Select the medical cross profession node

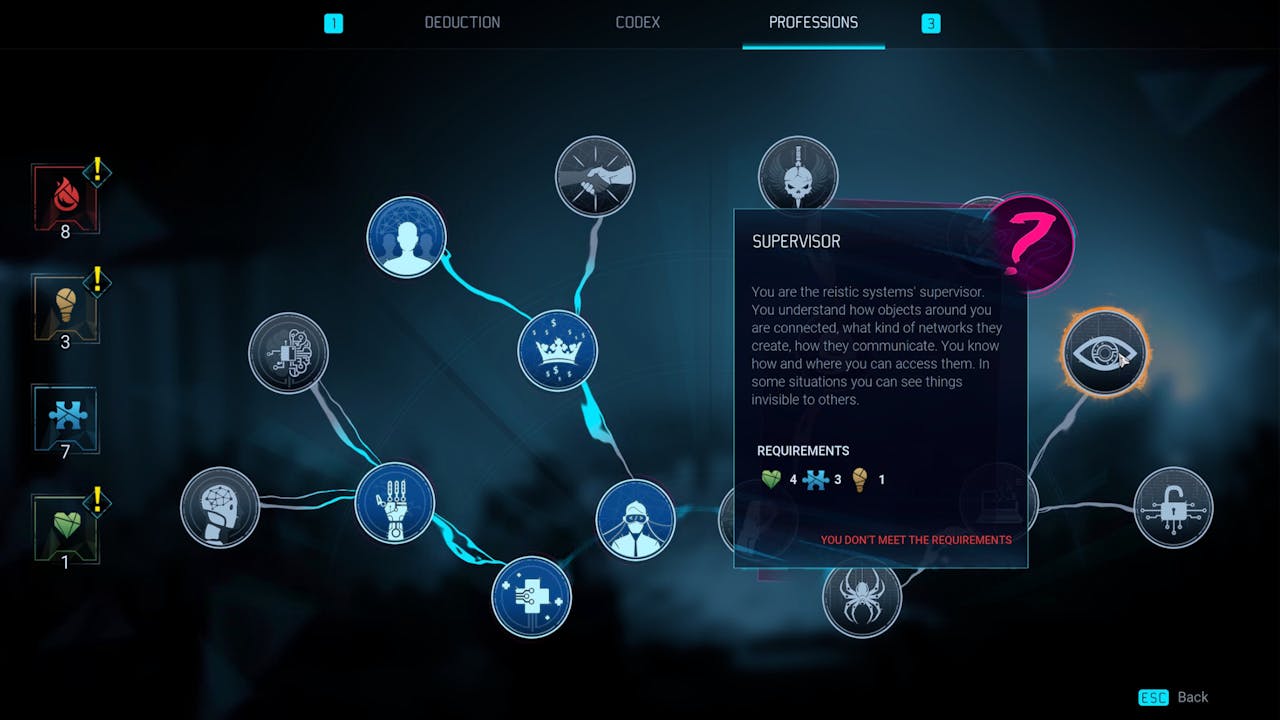click(x=531, y=597)
